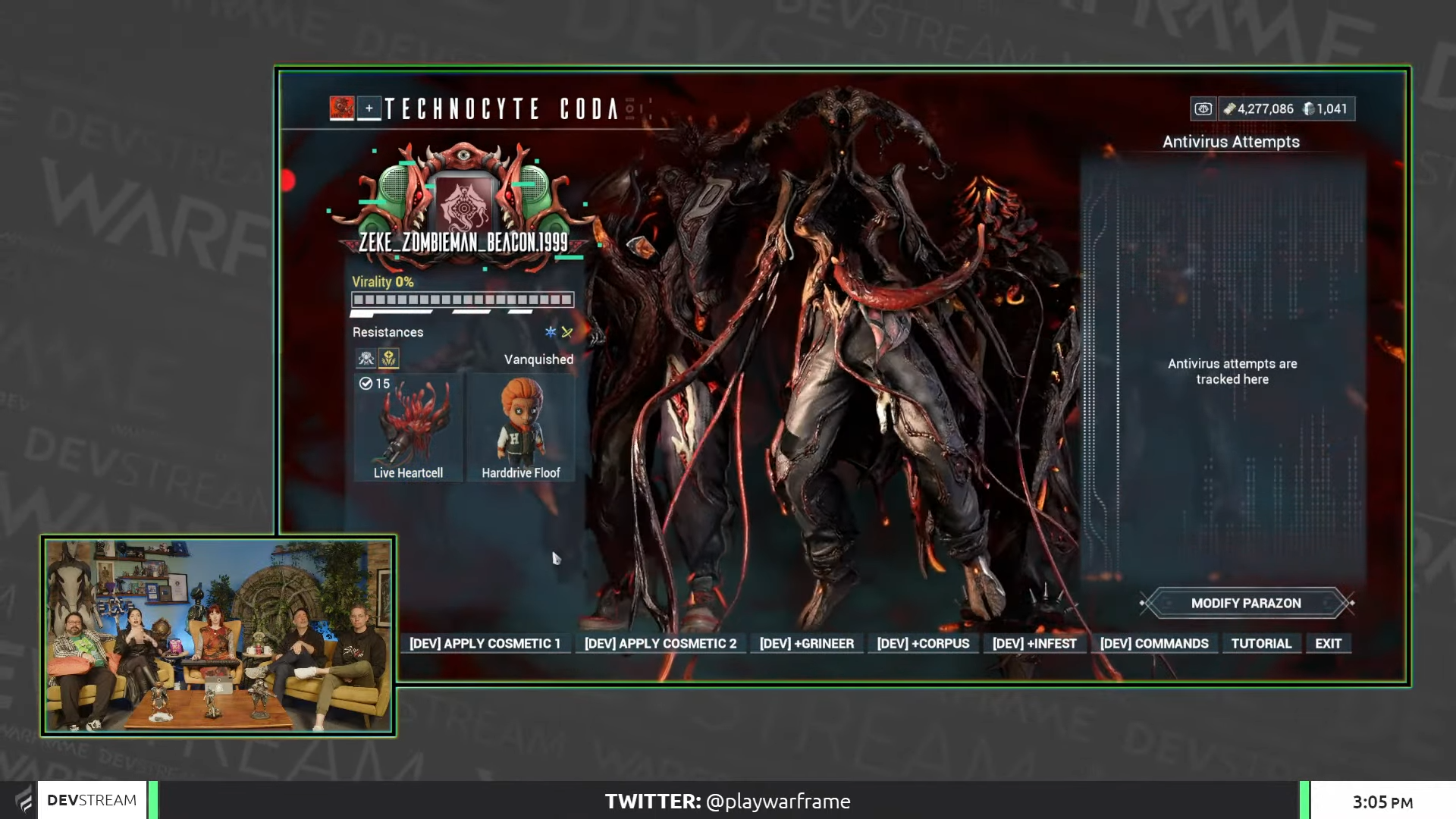The image size is (1456, 819).
Task: Click the credits icon showing 4,277,086
Action: (1230, 109)
